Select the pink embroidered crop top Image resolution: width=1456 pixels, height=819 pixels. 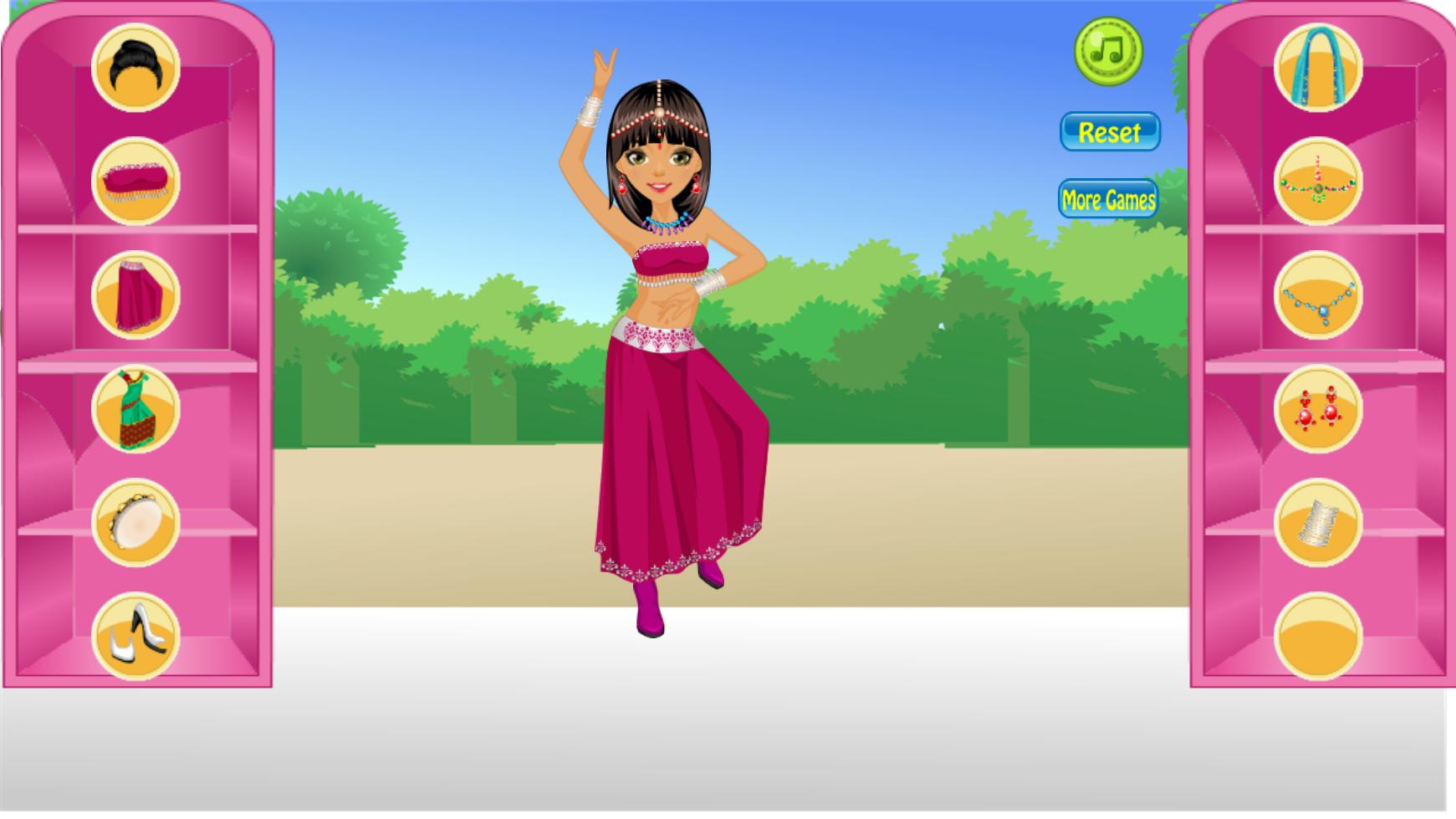coord(136,182)
